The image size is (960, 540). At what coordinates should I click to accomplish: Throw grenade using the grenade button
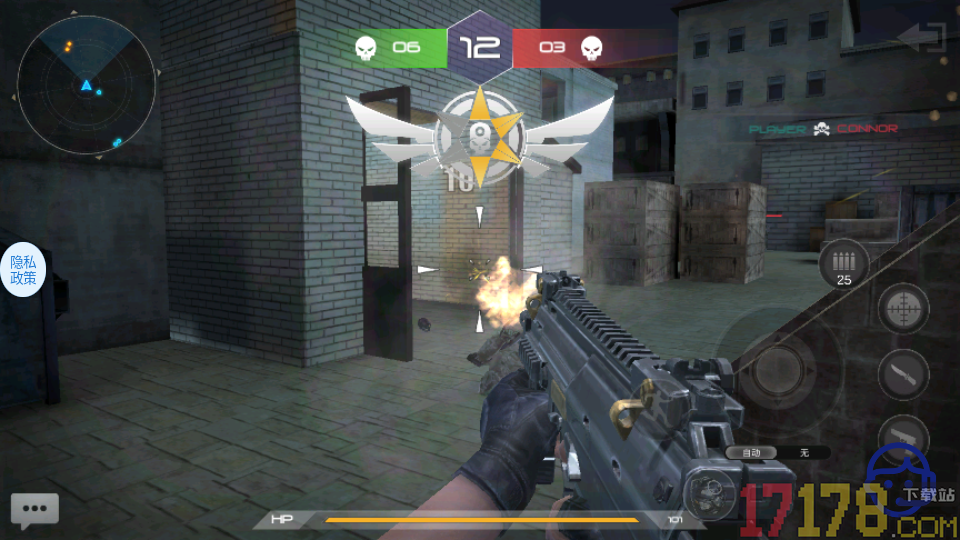[x=712, y=490]
